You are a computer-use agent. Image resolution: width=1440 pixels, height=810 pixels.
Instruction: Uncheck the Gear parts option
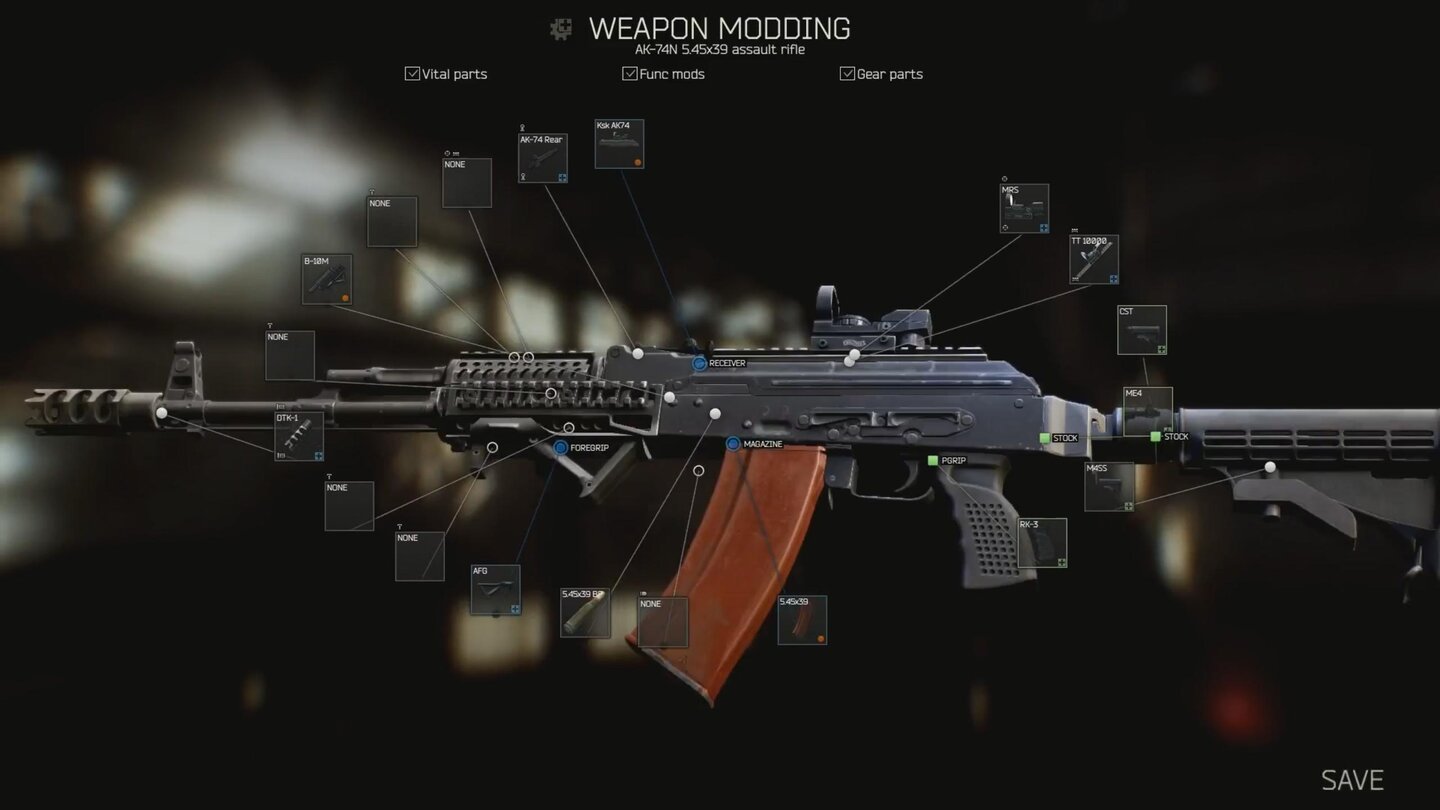(846, 73)
